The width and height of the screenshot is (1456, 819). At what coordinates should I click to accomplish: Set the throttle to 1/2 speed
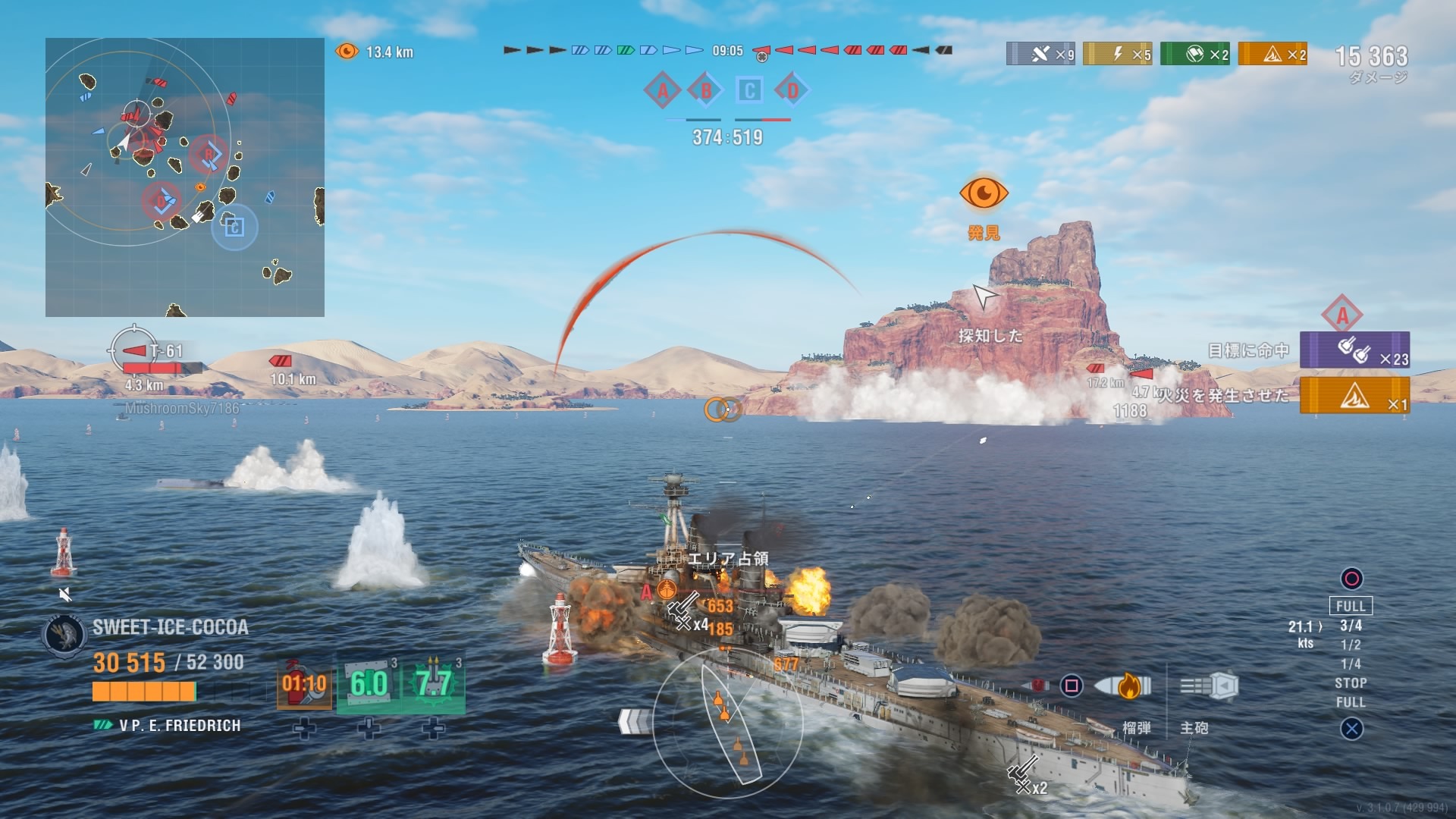(x=1351, y=645)
